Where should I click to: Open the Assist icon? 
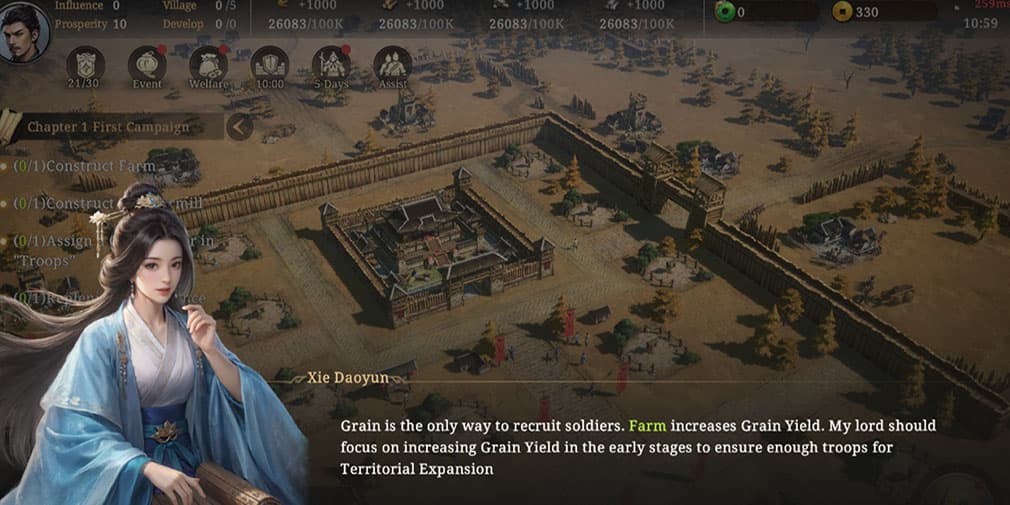click(x=392, y=66)
